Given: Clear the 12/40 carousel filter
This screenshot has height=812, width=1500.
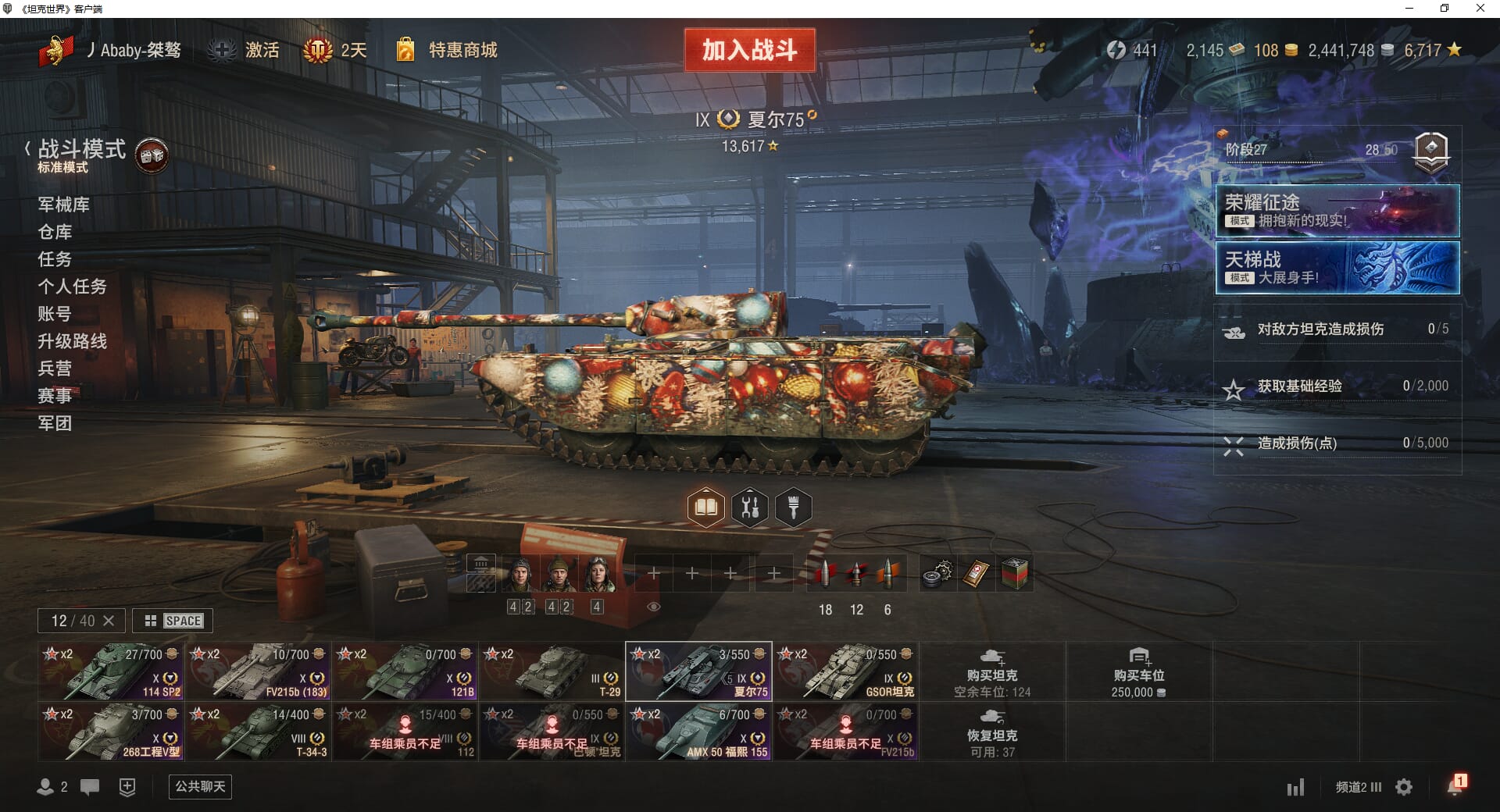Looking at the screenshot, I should (109, 621).
